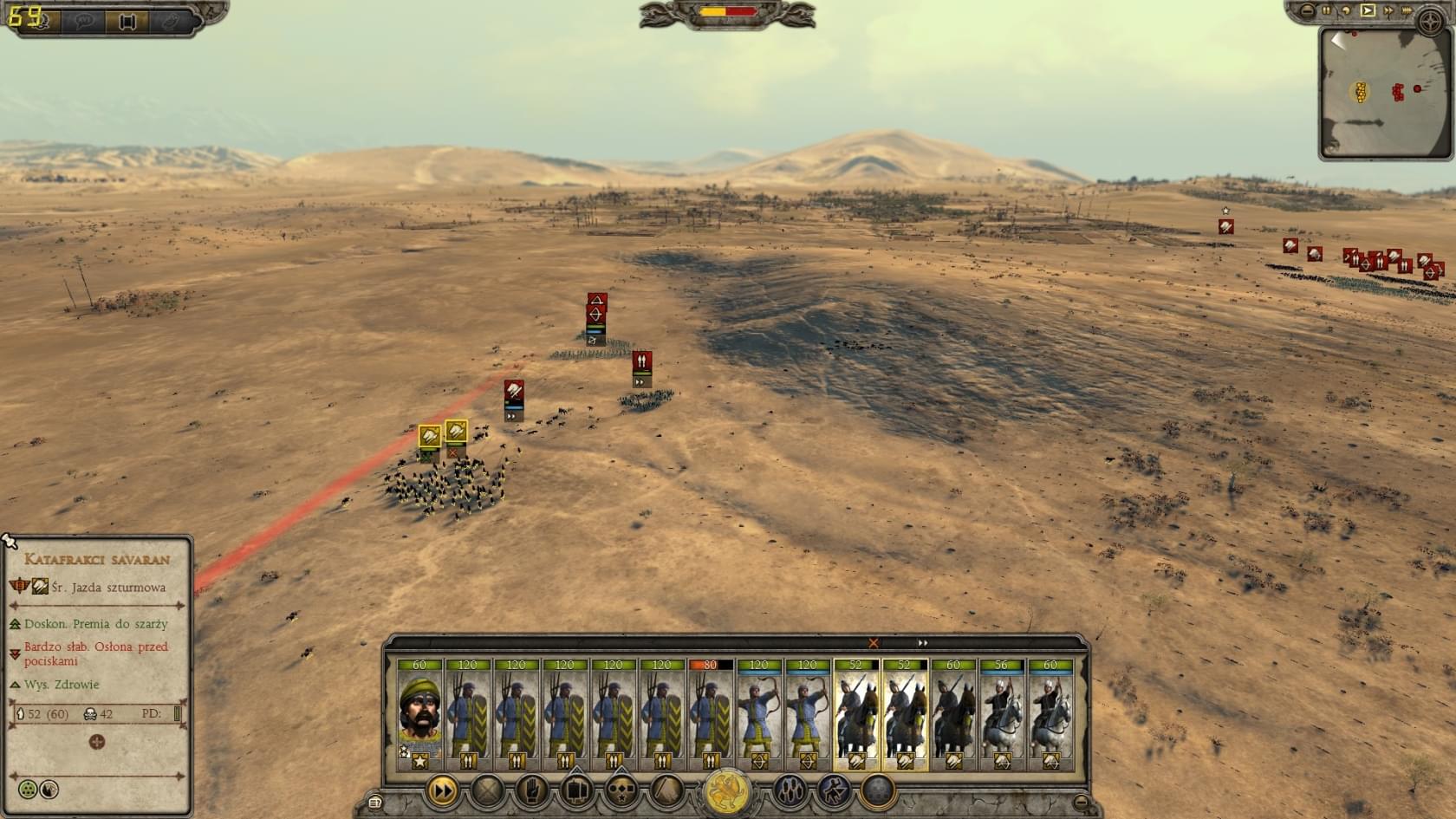Set battle speed to fastest triple-arrow
1456x819 pixels.
(x=1407, y=10)
